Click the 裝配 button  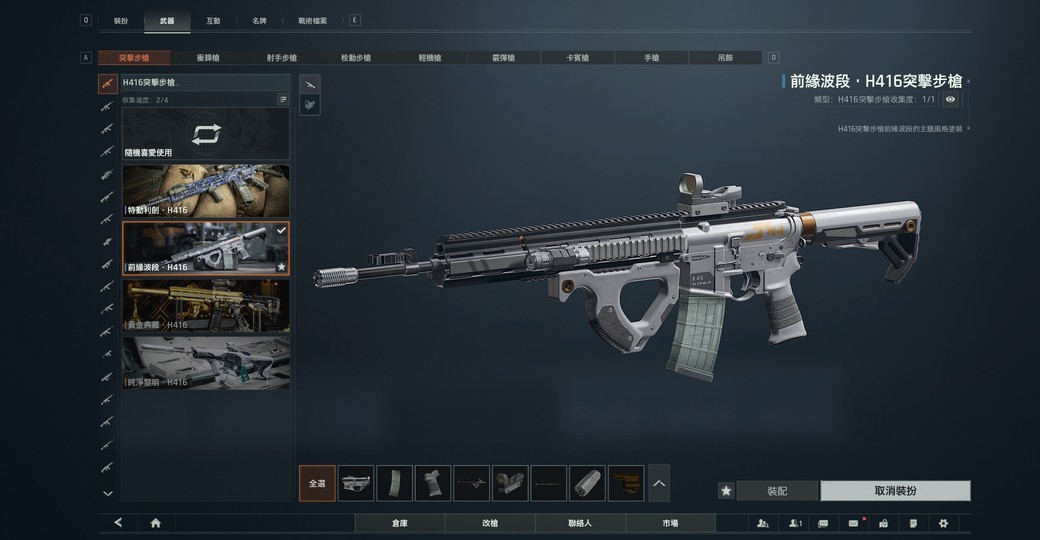777,491
